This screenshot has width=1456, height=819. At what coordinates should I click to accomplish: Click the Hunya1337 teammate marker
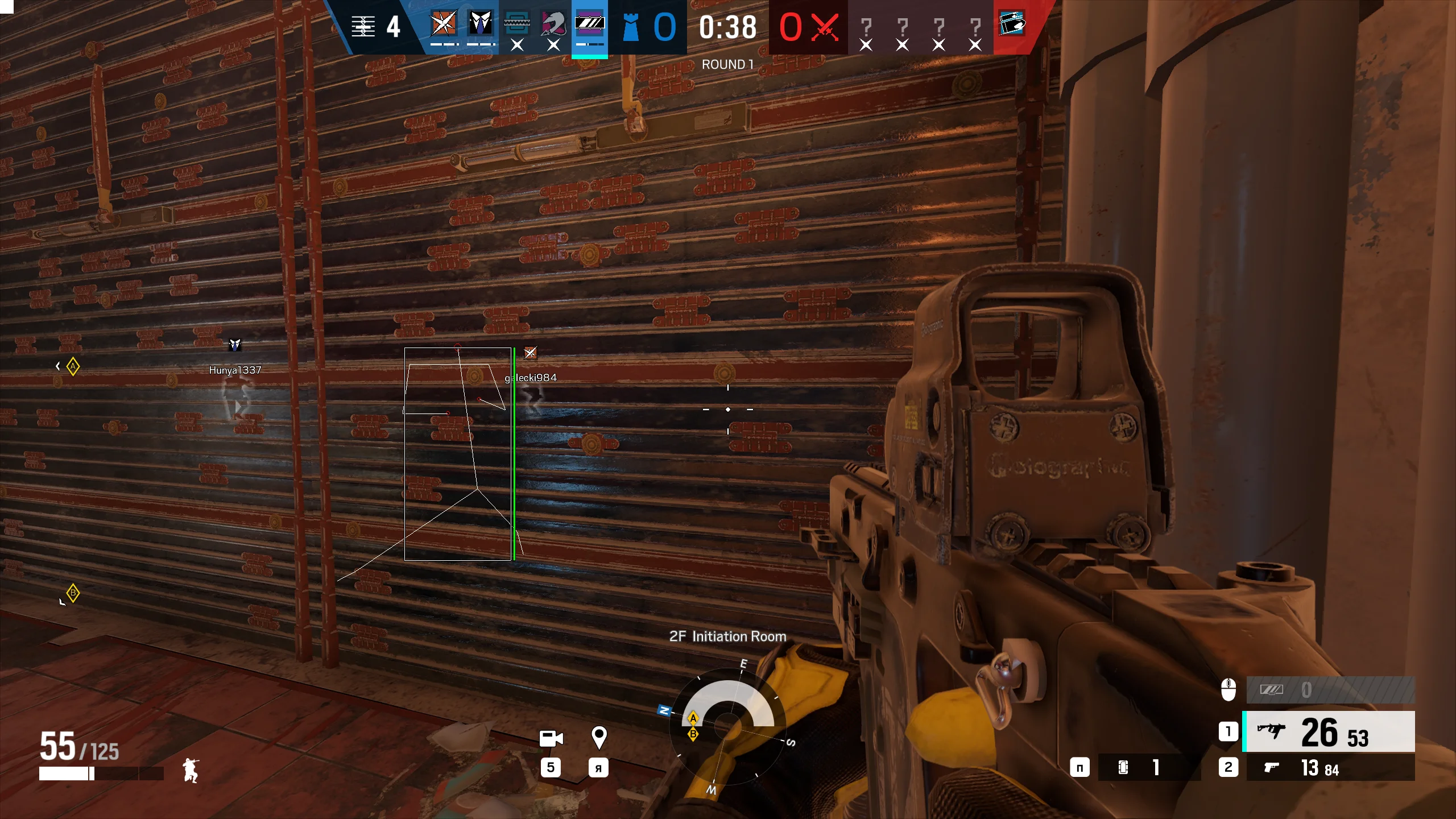tap(235, 345)
